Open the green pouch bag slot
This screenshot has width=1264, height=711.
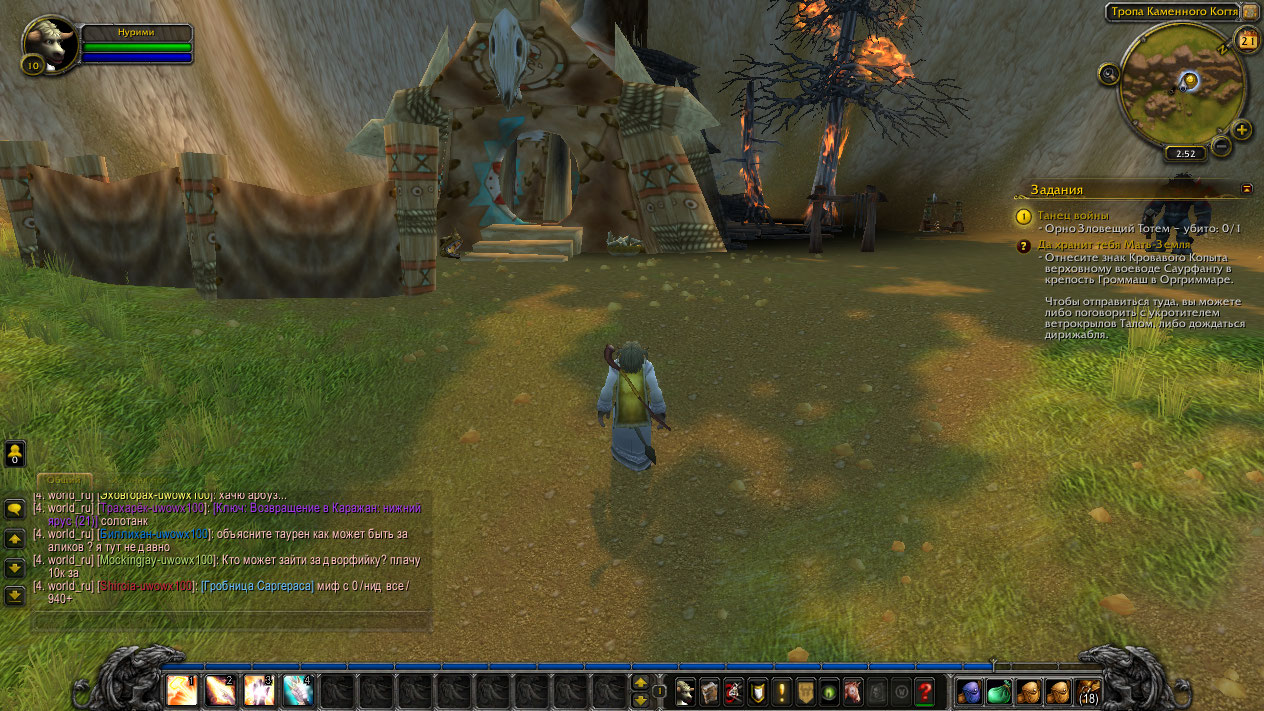pos(999,691)
